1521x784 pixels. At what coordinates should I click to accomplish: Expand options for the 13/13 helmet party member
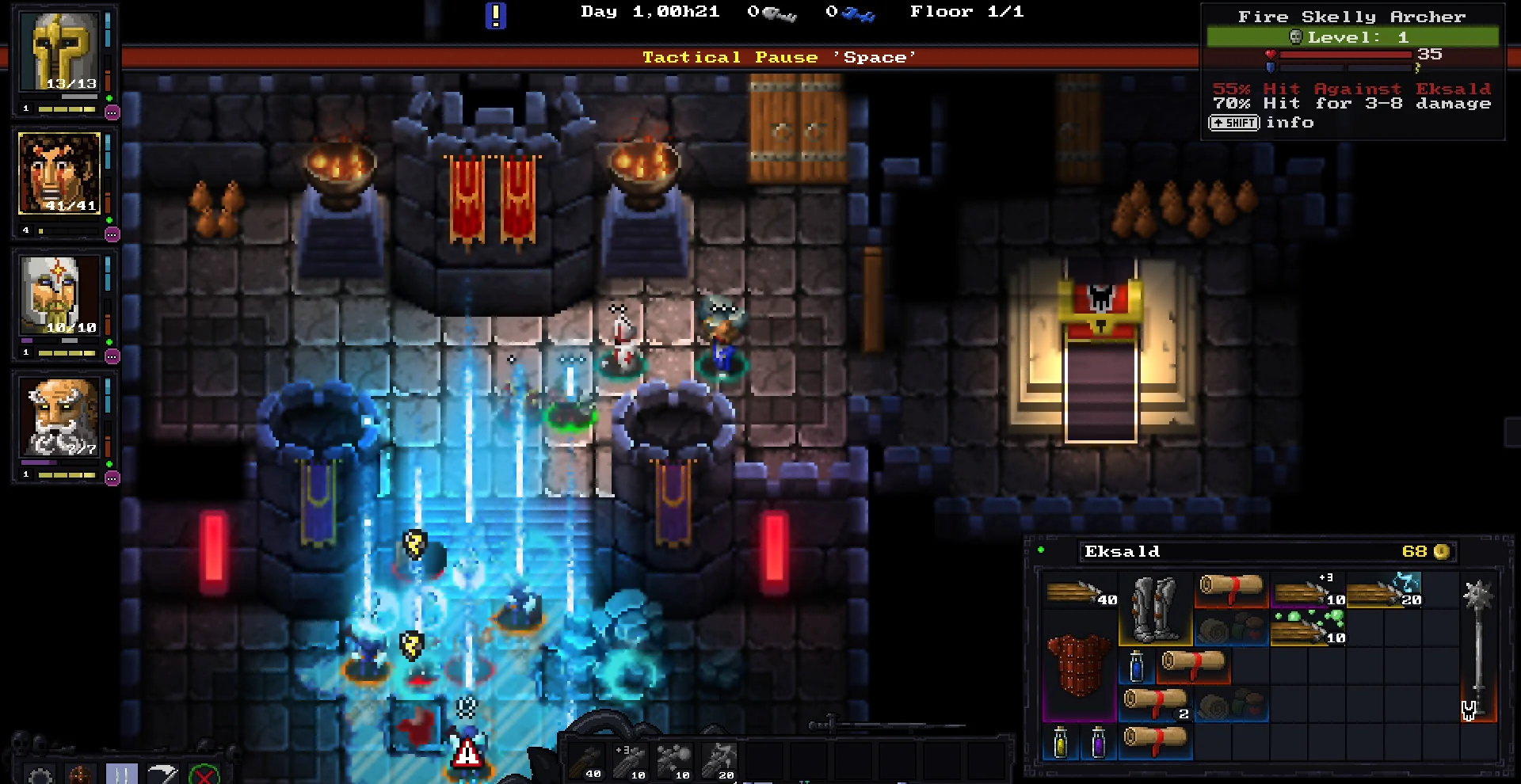click(112, 113)
